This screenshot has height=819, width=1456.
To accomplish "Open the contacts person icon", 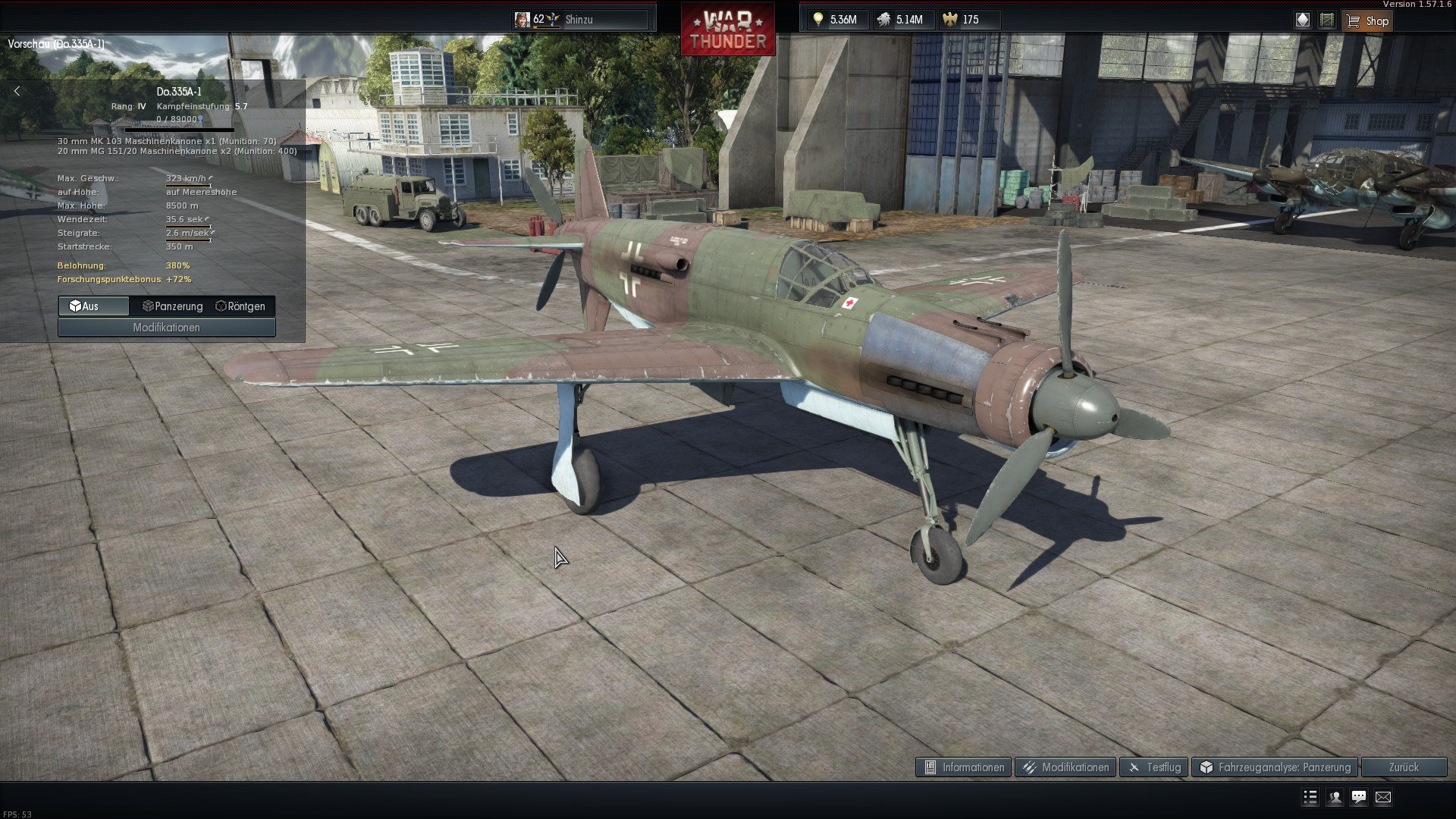I will (1335, 797).
